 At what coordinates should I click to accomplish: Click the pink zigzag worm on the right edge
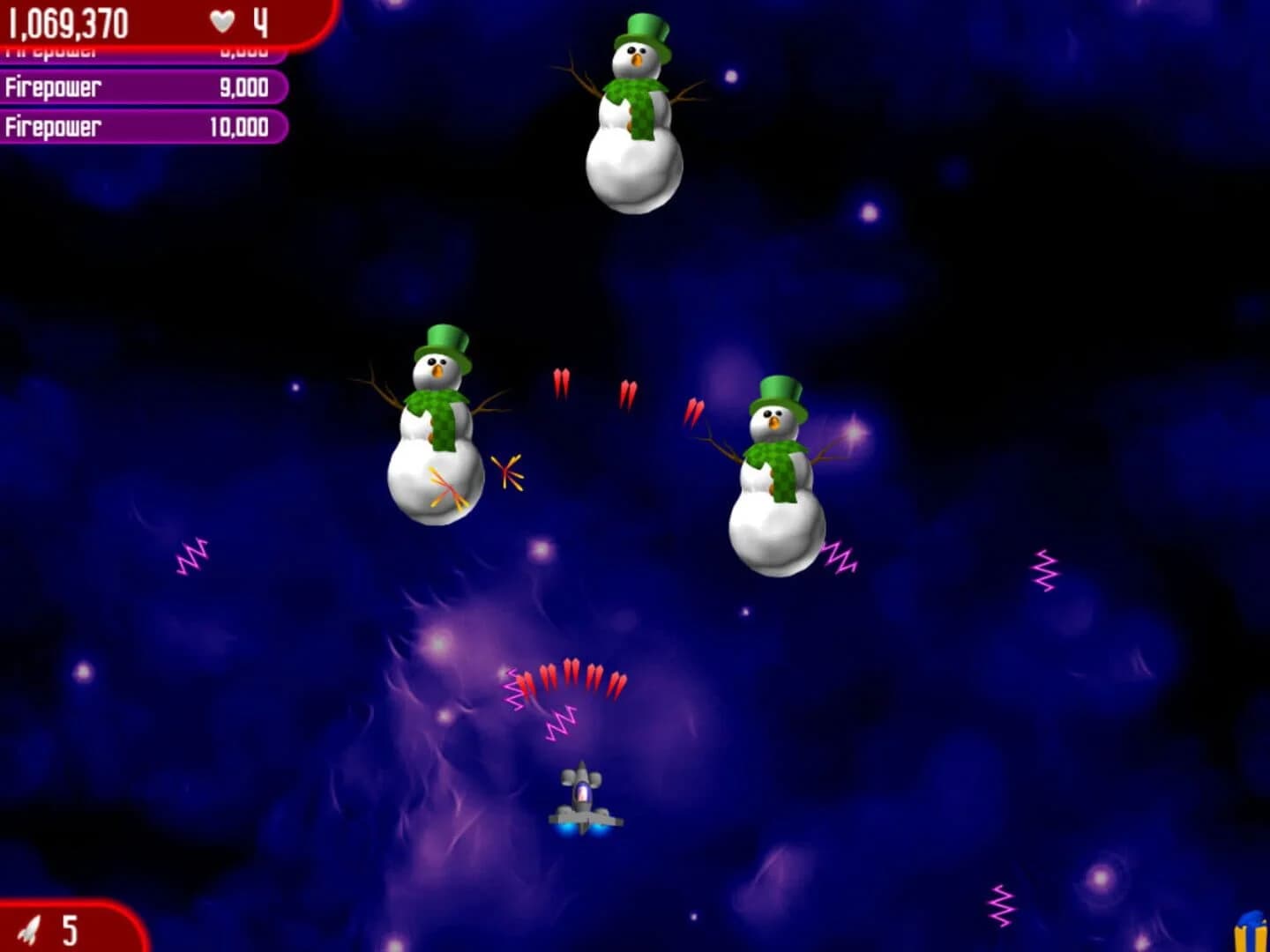tap(1043, 570)
